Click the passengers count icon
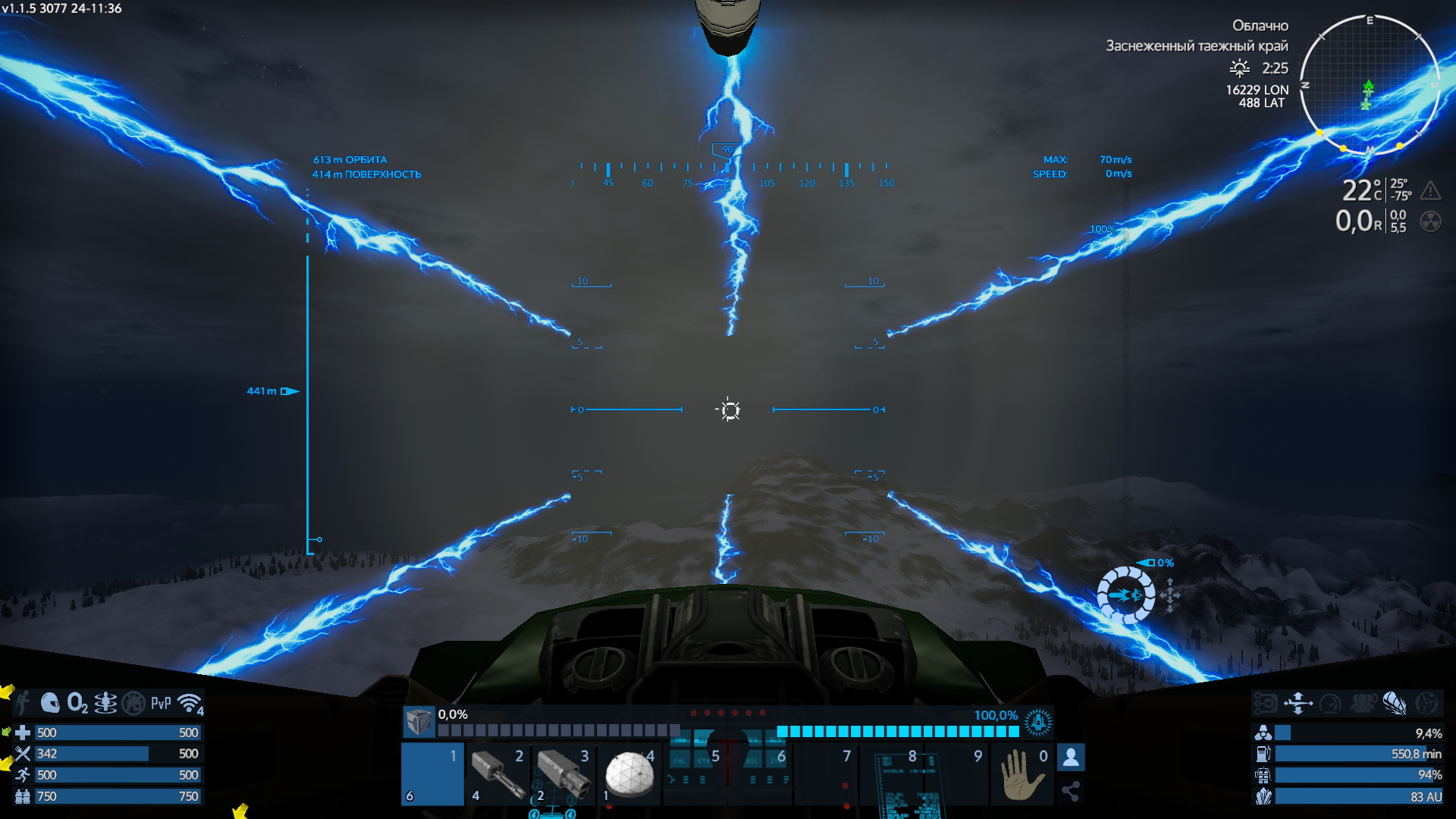This screenshot has height=819, width=1456. [1363, 704]
